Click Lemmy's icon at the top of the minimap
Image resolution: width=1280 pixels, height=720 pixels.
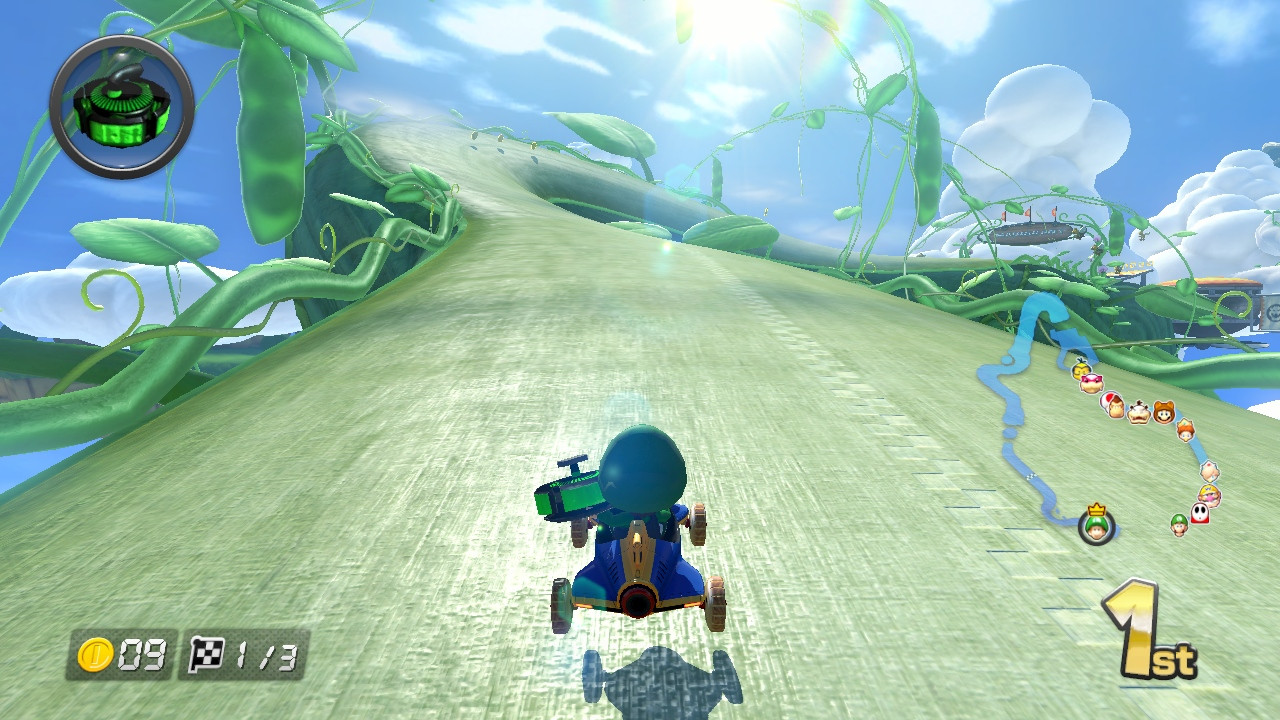tap(1079, 366)
